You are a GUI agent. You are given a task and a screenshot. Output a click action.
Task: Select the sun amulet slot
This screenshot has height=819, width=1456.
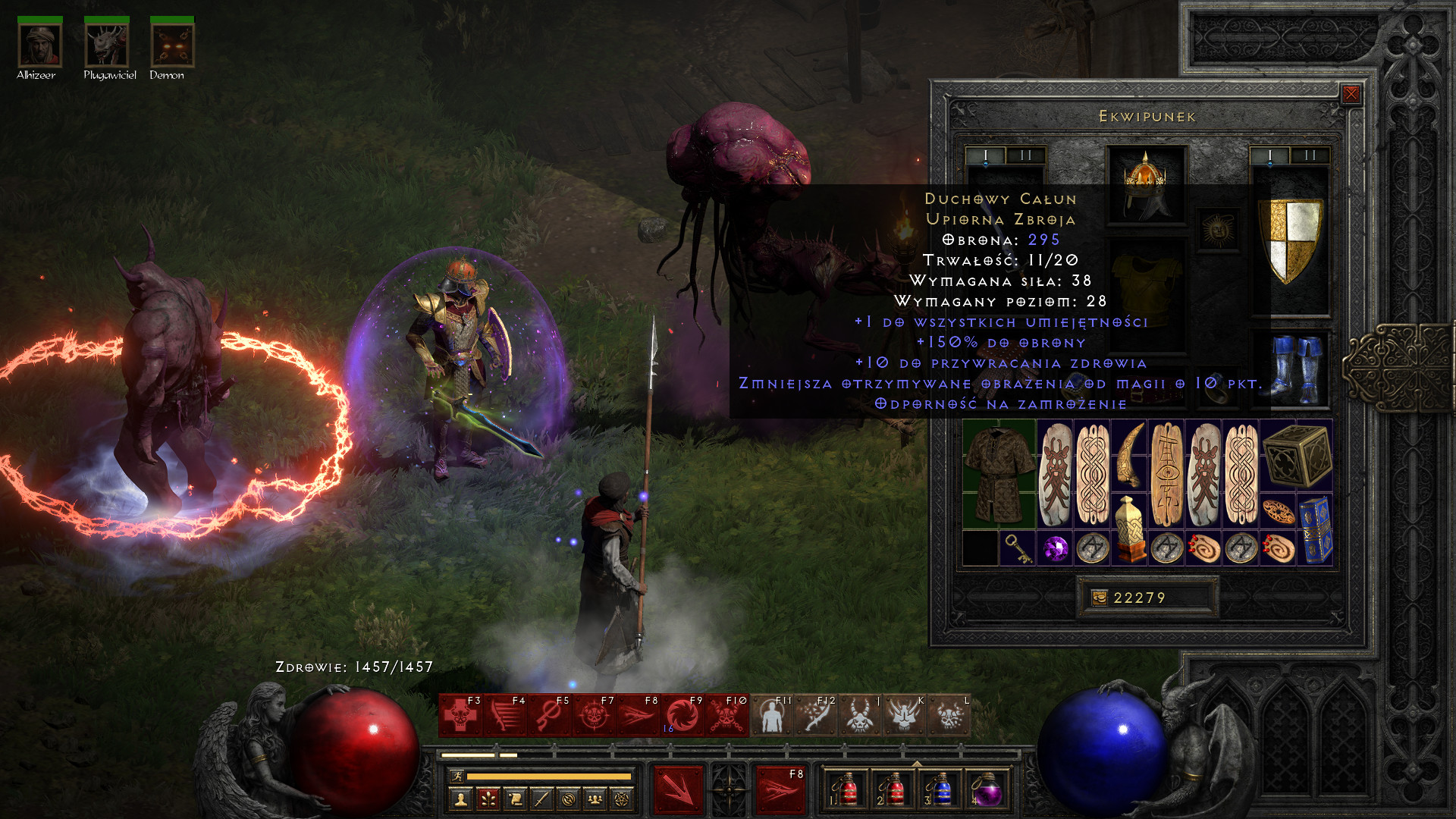click(1218, 230)
